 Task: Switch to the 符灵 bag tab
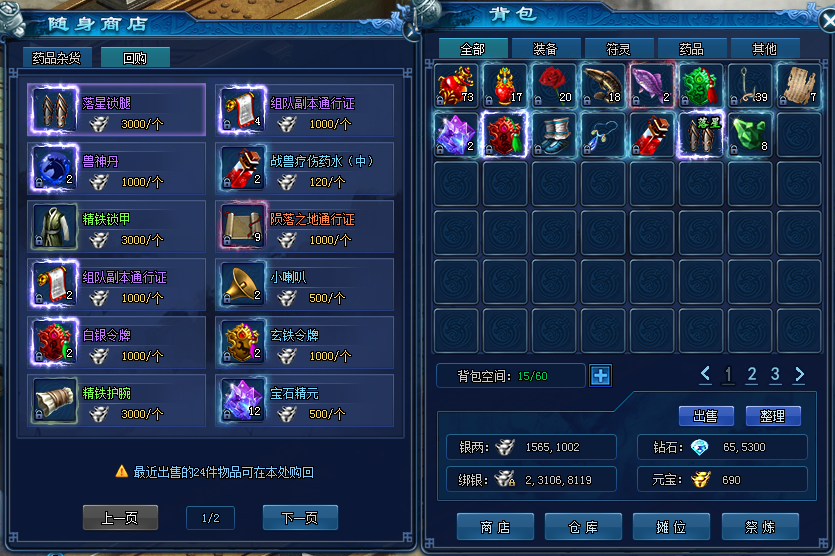618,48
